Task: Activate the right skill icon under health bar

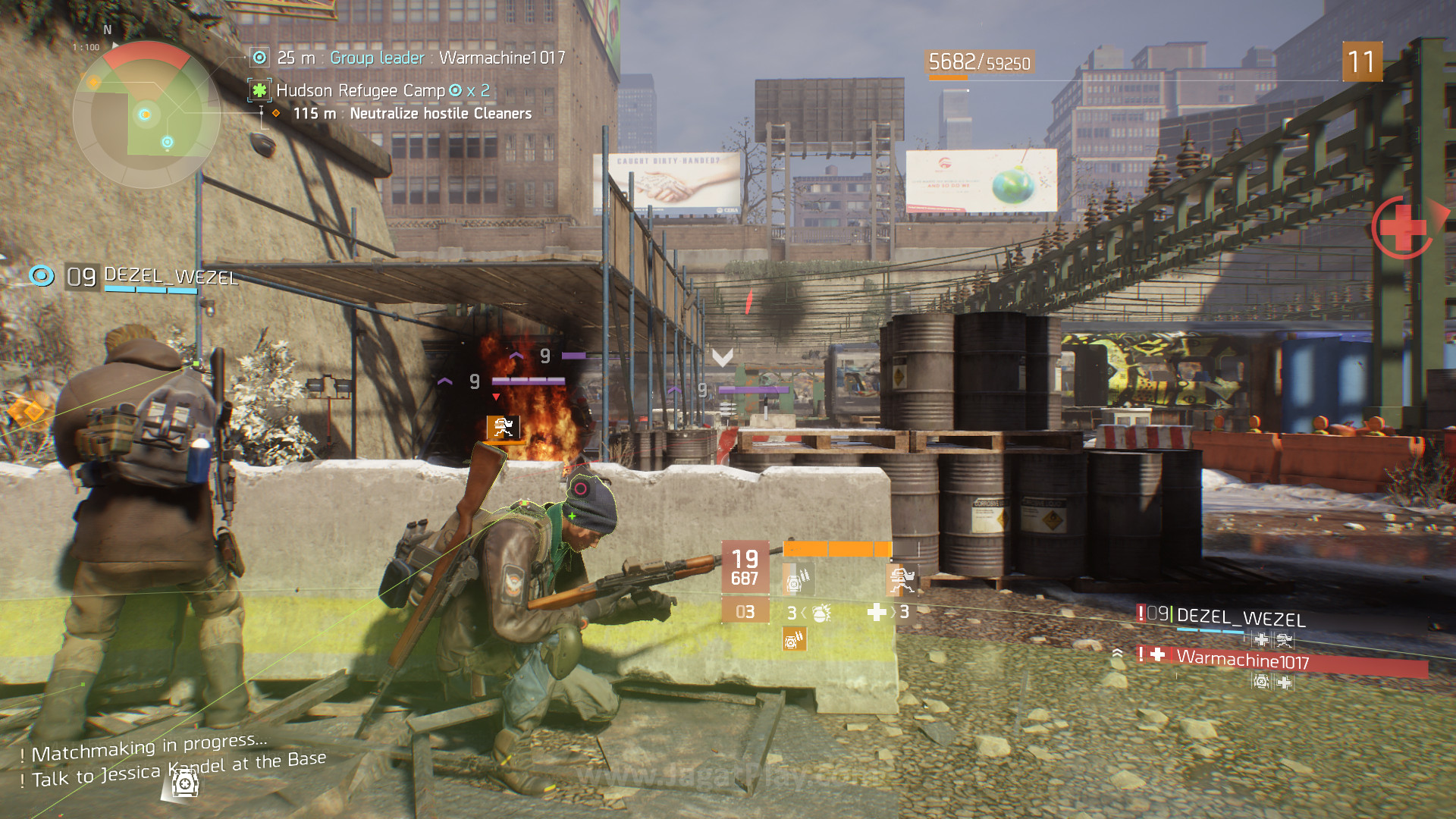Action: click(901, 580)
